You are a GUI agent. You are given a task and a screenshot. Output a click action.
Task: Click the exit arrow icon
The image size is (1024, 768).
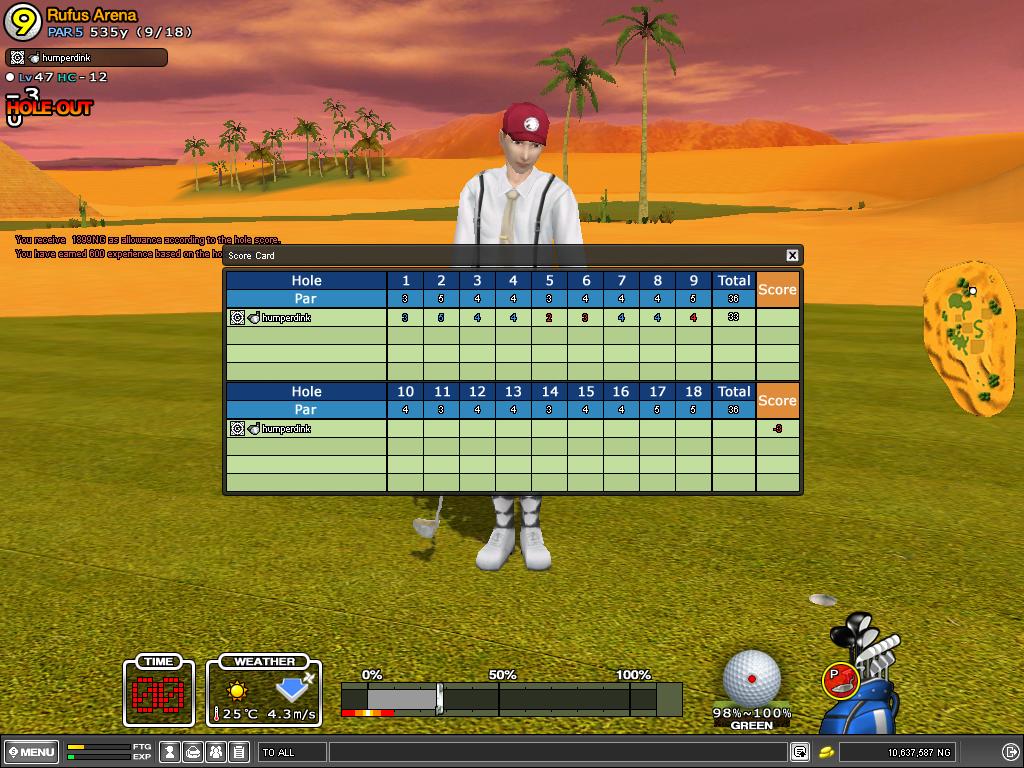coord(1010,752)
